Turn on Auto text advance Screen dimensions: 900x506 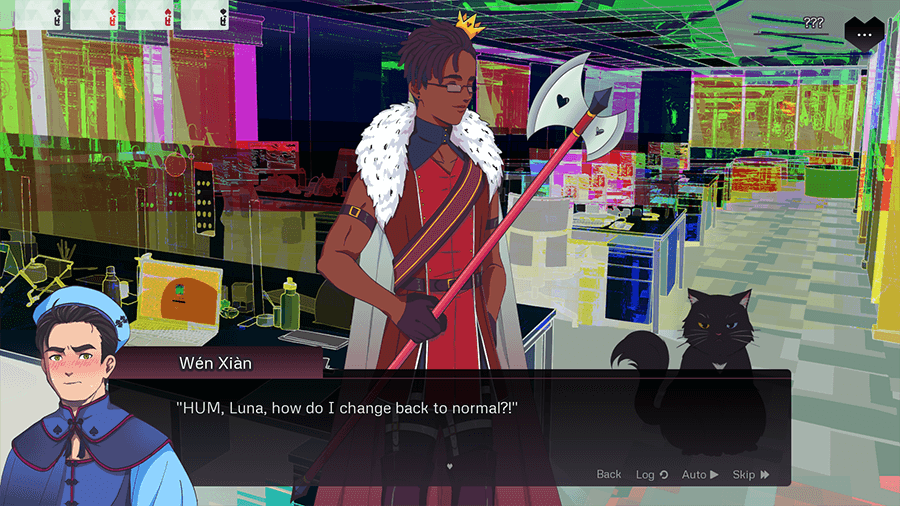pyautogui.click(x=699, y=474)
